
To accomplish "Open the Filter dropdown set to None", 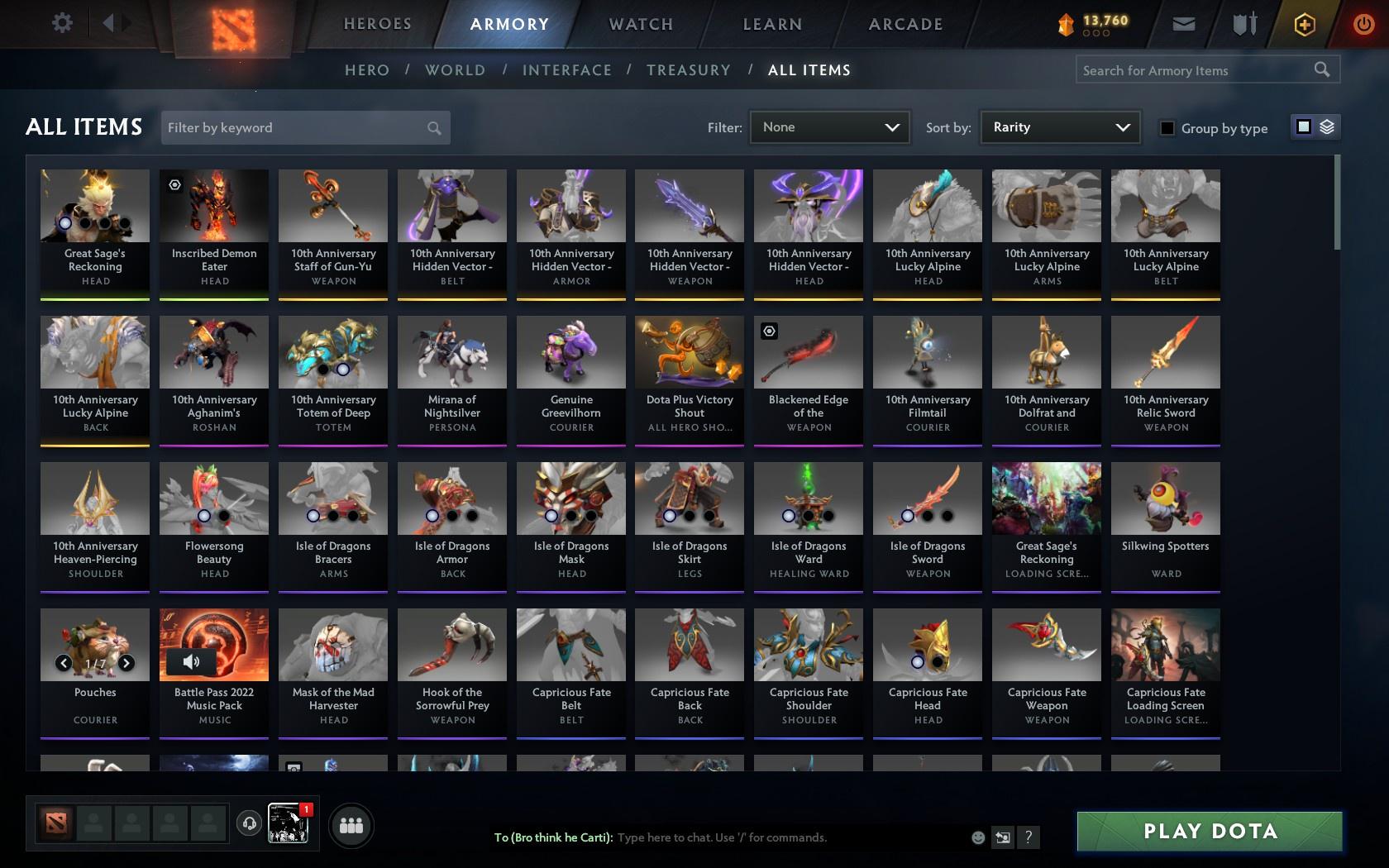I will 828,127.
